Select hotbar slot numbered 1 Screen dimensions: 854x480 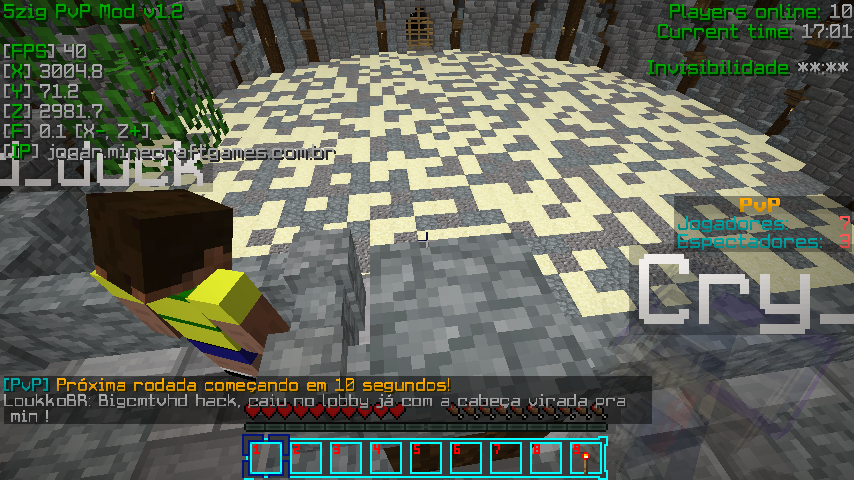265,457
